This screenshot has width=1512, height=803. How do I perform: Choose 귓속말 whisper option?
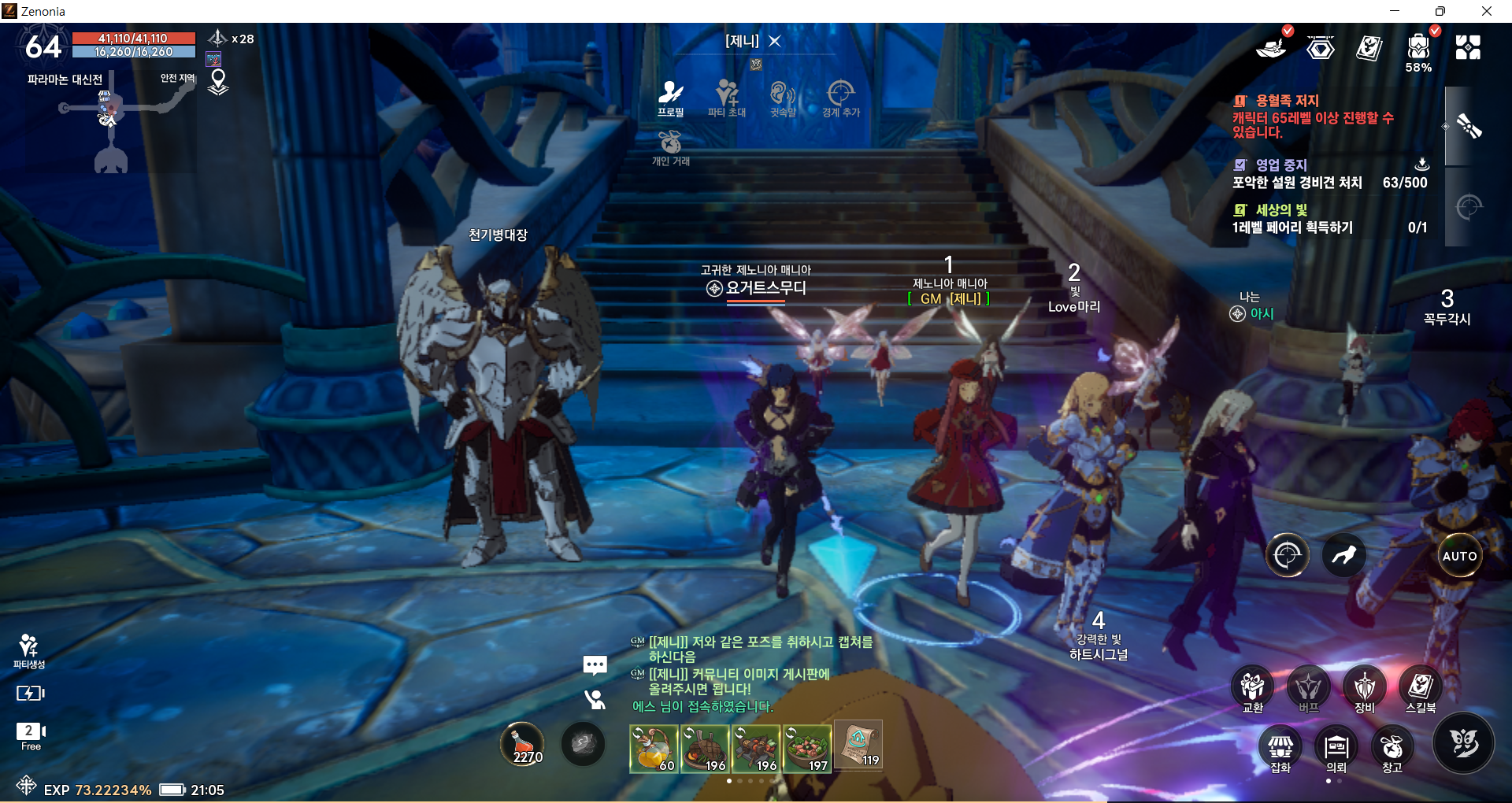point(783,98)
